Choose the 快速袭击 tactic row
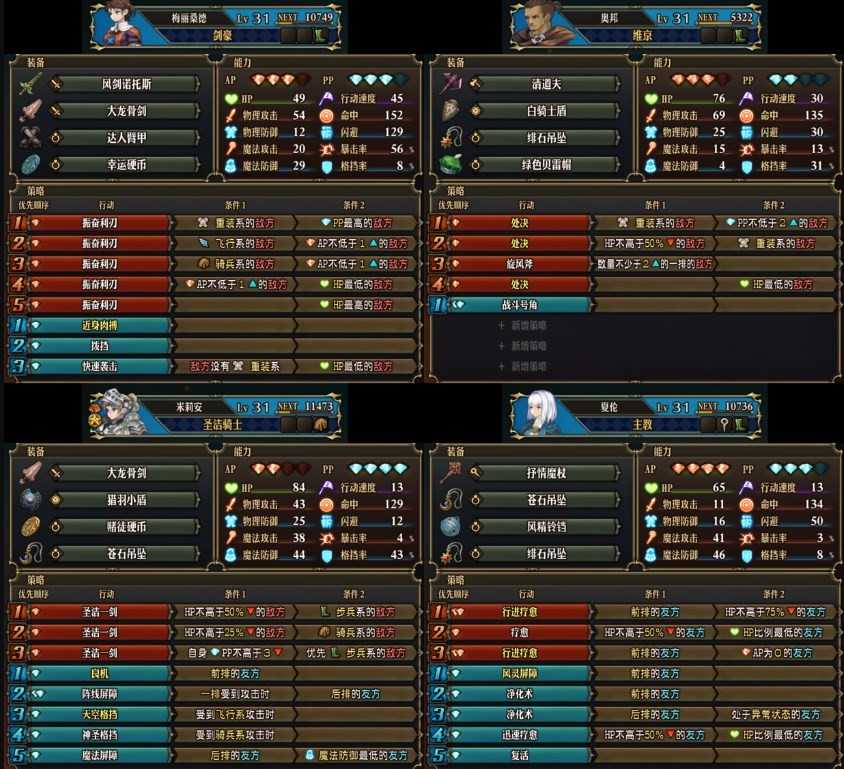Viewport: 844px width, 769px height. click(98, 367)
